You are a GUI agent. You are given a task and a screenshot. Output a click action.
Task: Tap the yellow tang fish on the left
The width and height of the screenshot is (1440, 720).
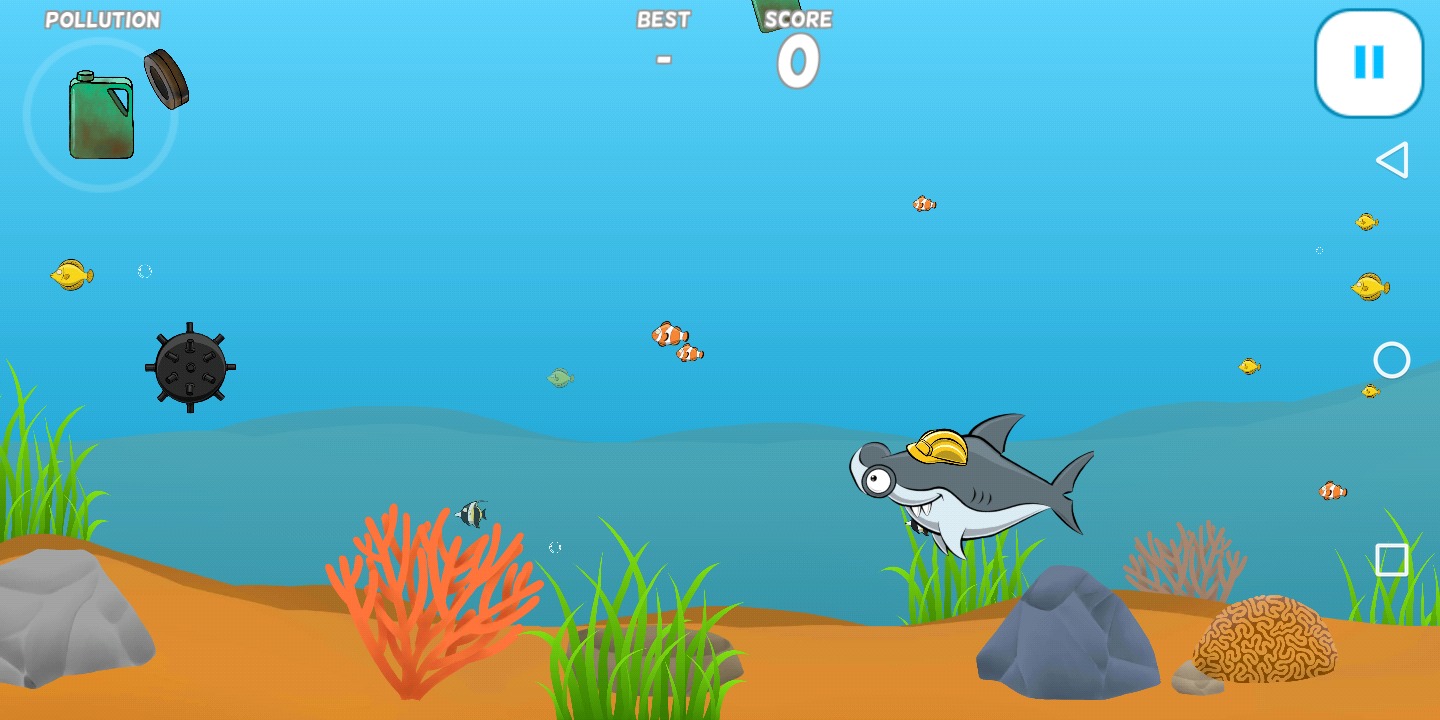[70, 276]
